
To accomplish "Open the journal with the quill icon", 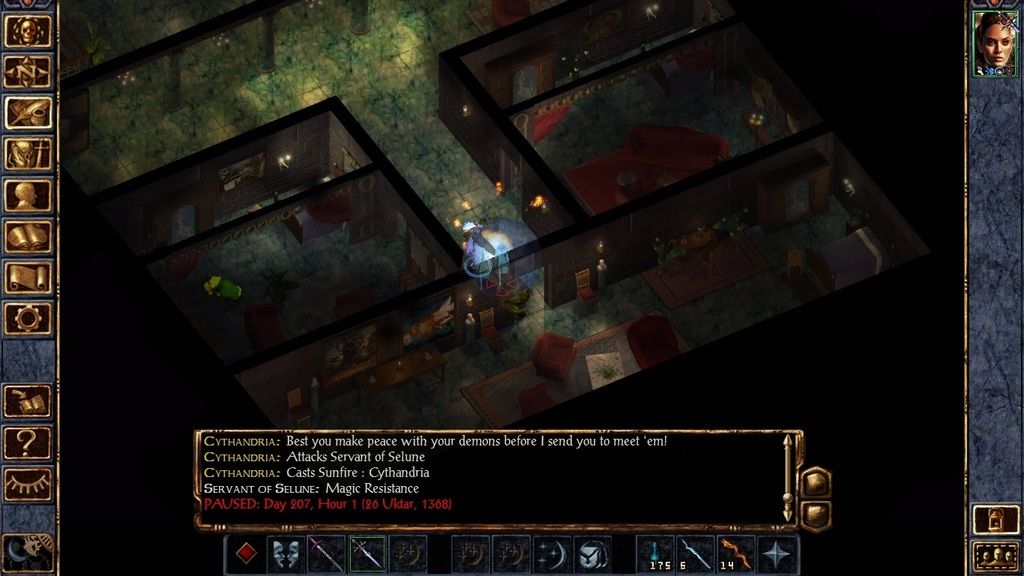I will 28,112.
